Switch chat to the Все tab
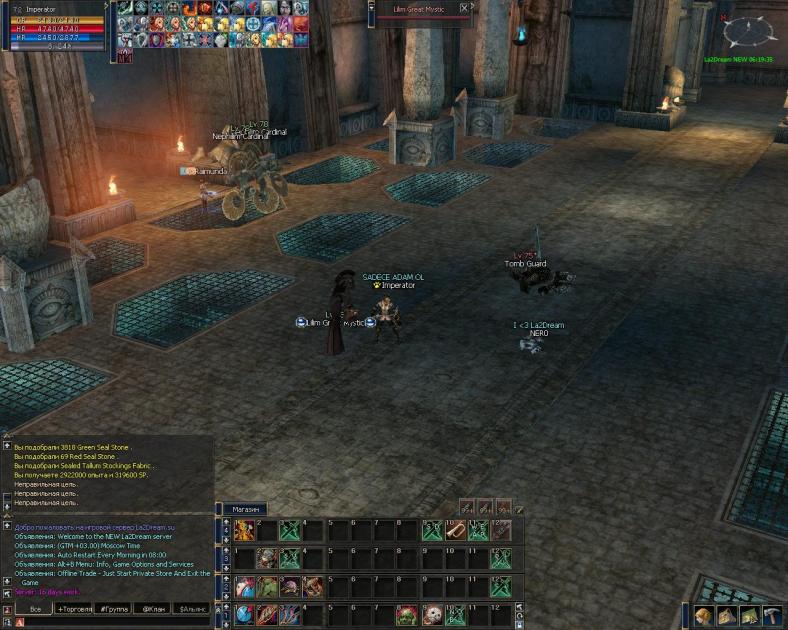This screenshot has height=630, width=788. click(35, 608)
